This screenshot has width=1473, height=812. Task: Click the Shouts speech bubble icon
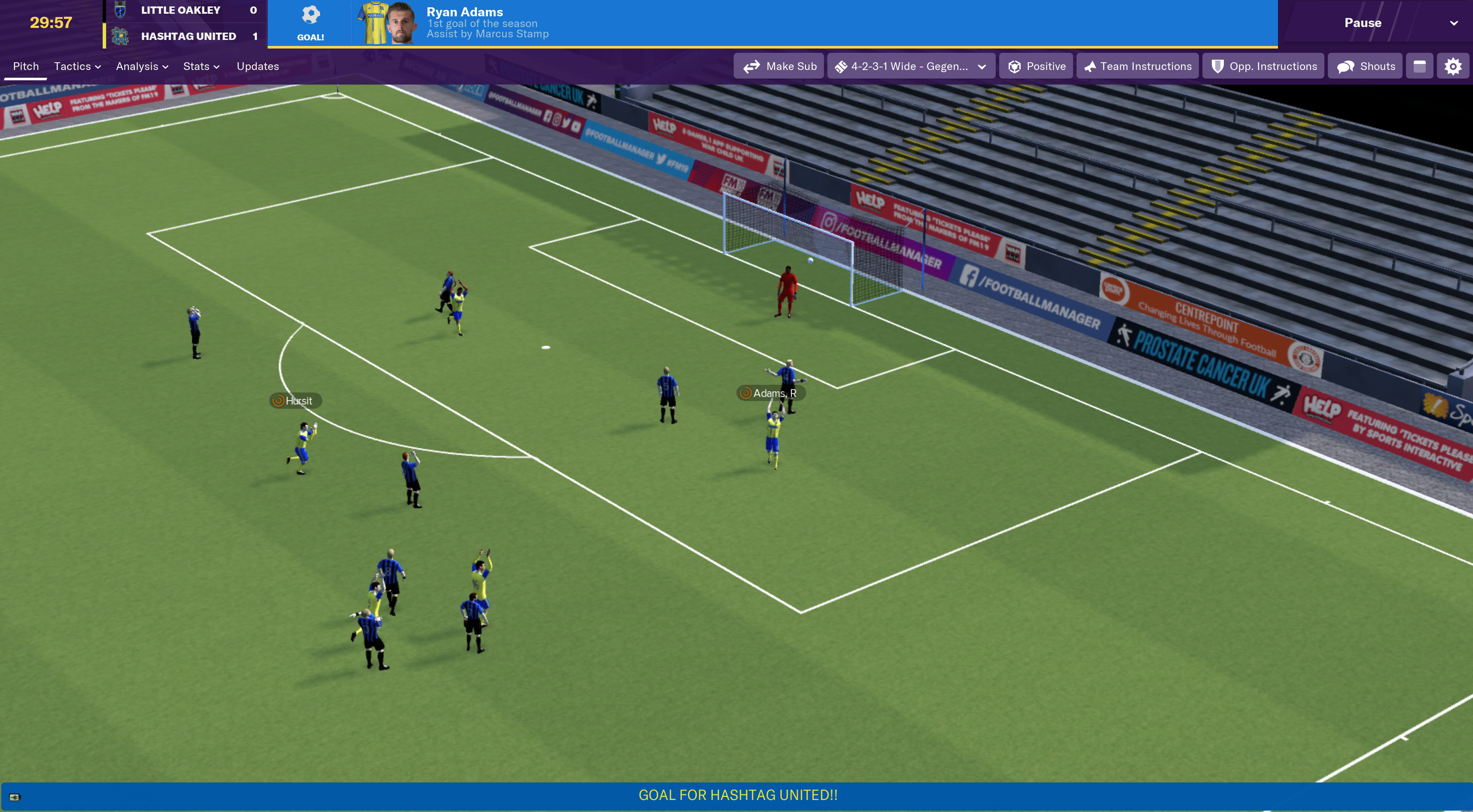tap(1345, 66)
